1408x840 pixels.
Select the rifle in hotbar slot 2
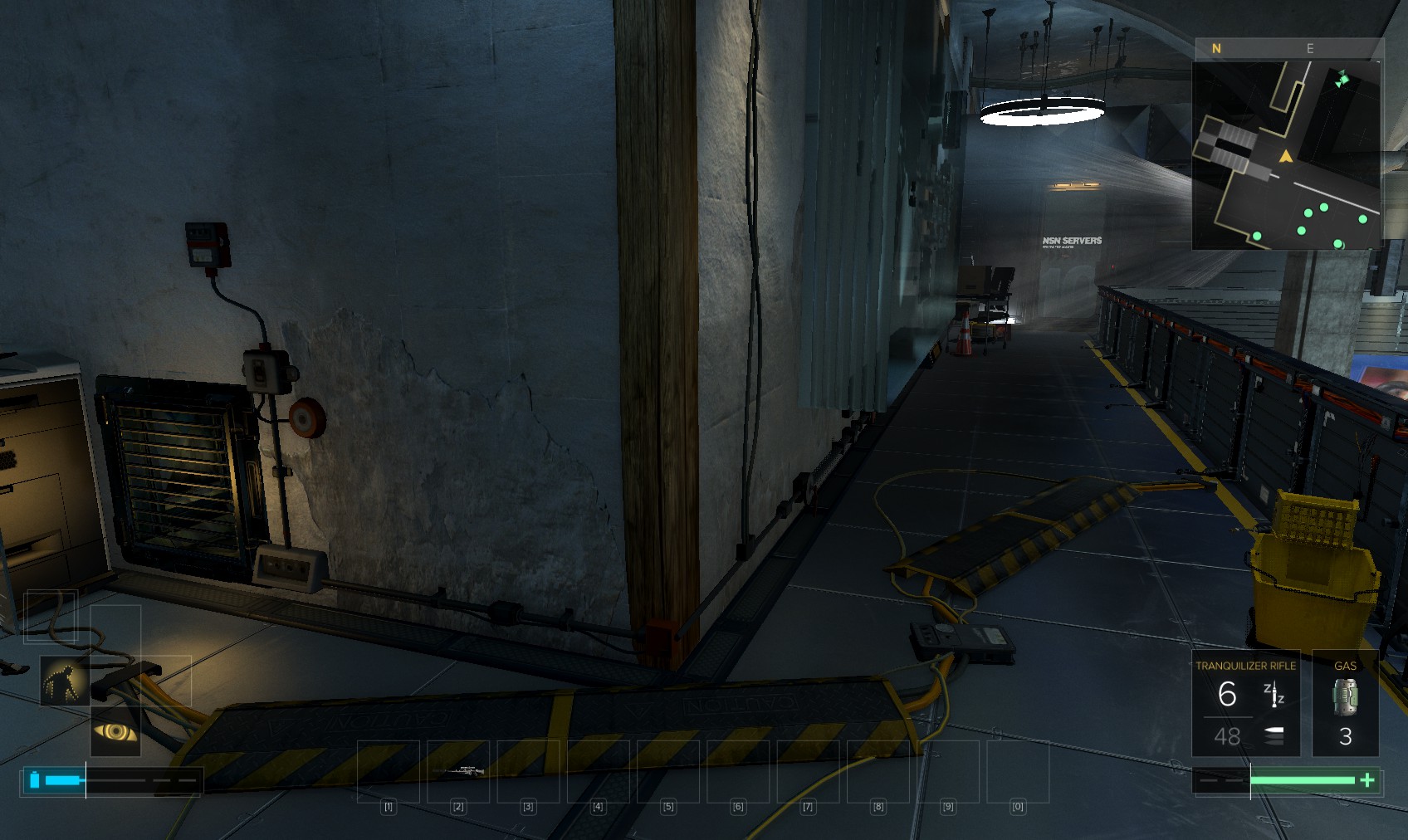point(458,771)
